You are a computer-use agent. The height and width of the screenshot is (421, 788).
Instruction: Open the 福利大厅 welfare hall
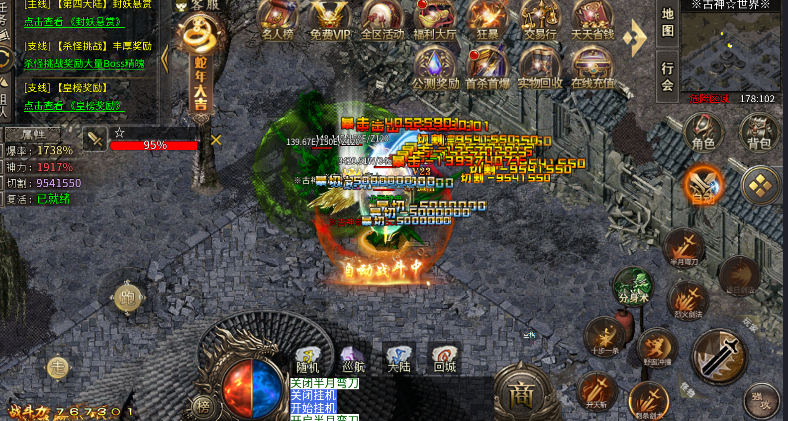click(435, 20)
